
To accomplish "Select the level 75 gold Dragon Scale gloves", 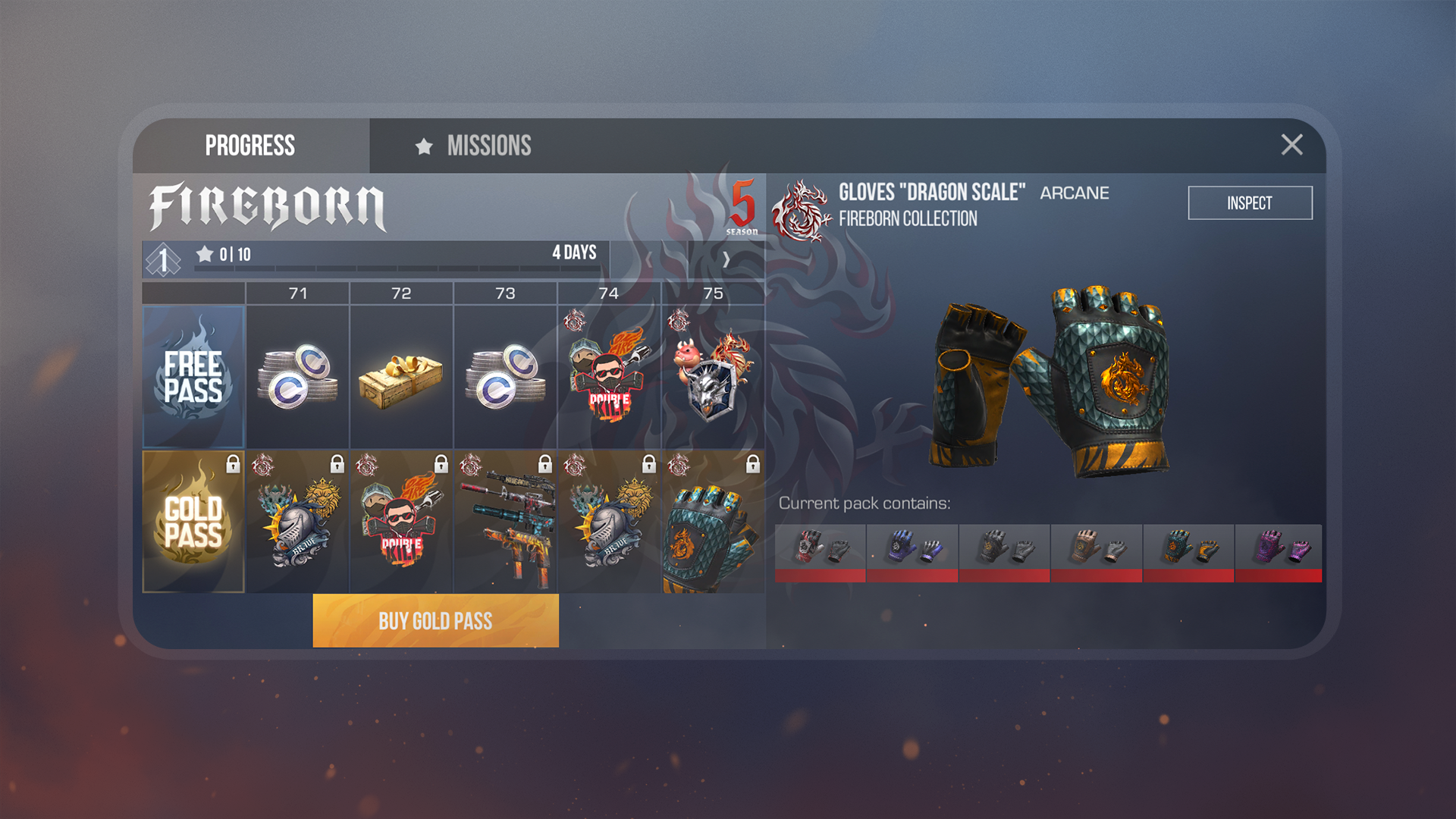I will pos(713,522).
